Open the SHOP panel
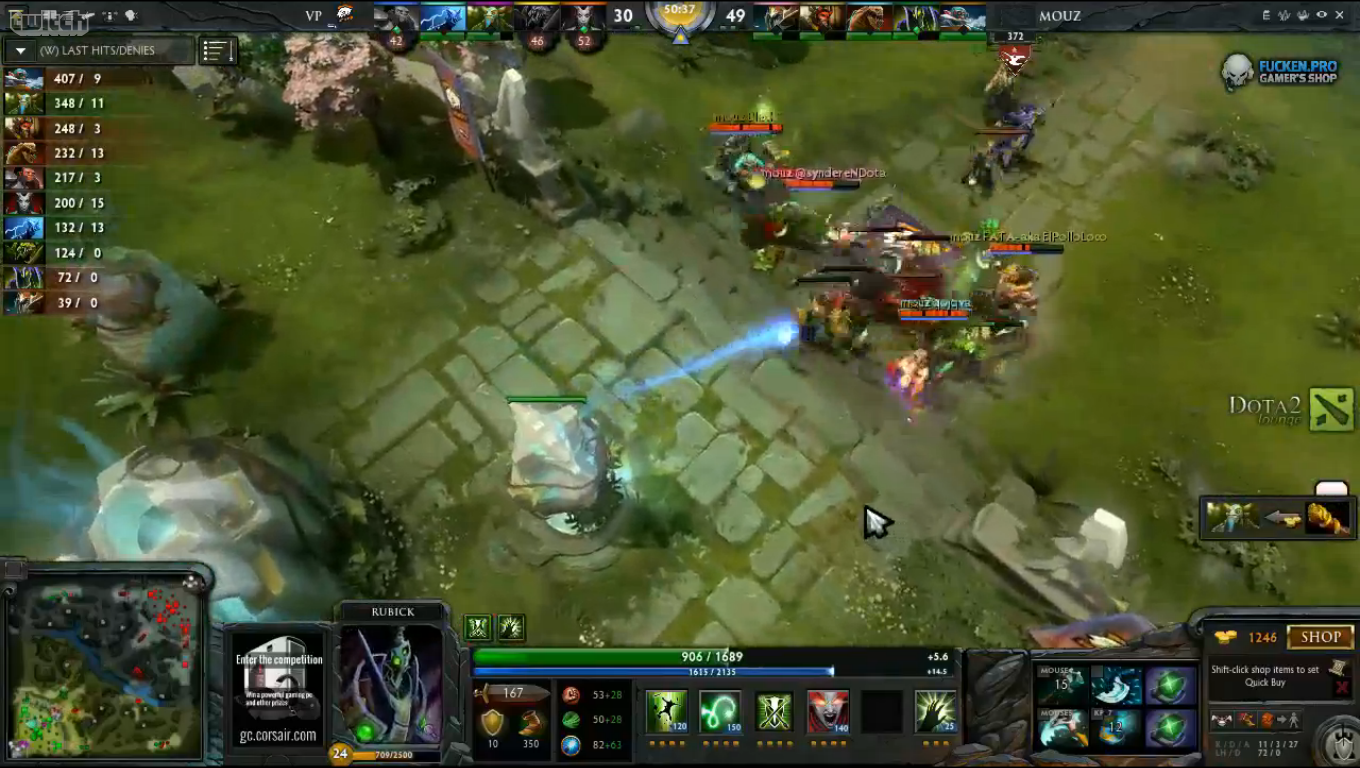 [1320, 637]
